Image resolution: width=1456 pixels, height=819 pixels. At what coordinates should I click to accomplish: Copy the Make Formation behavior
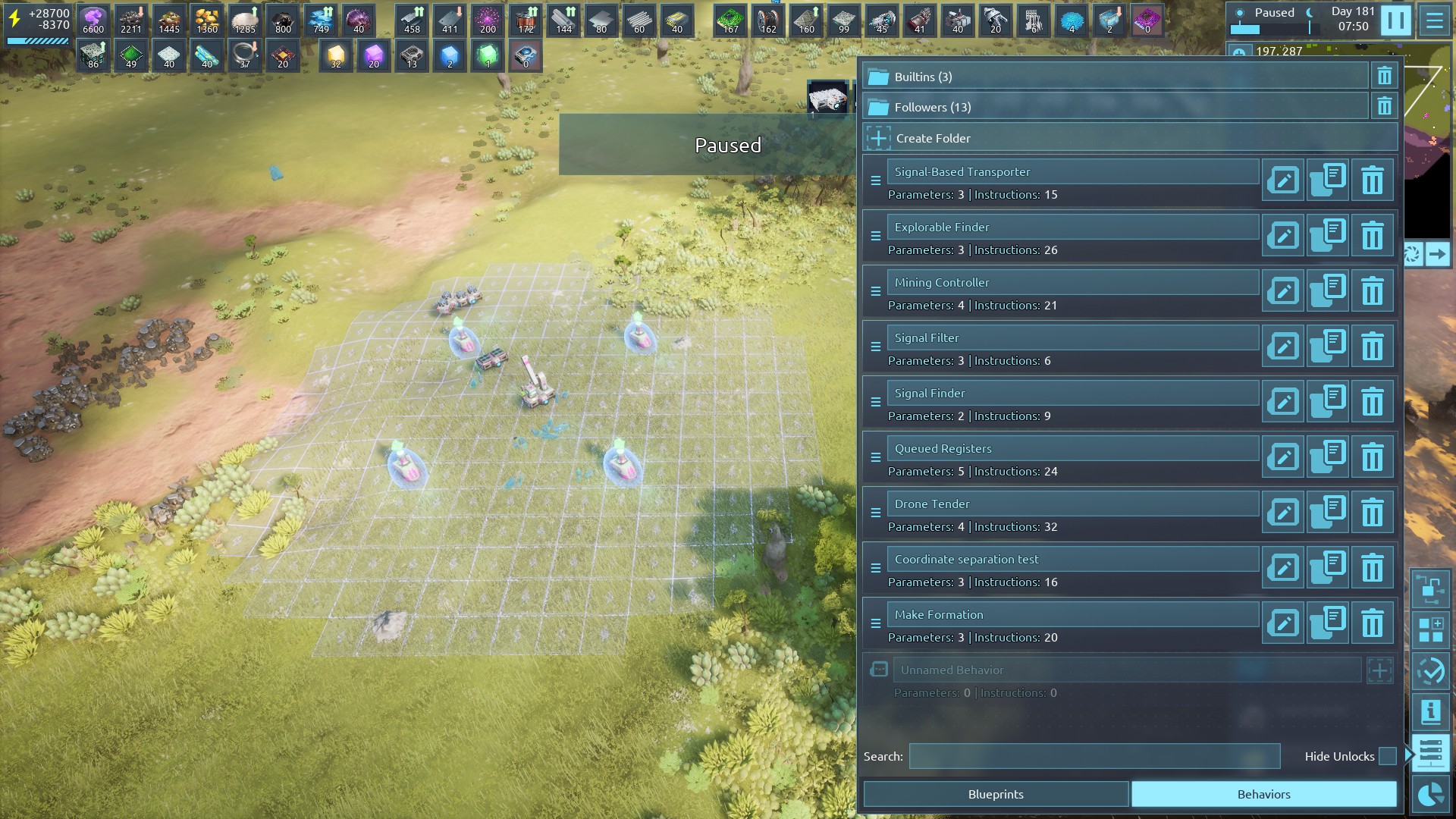coord(1328,623)
